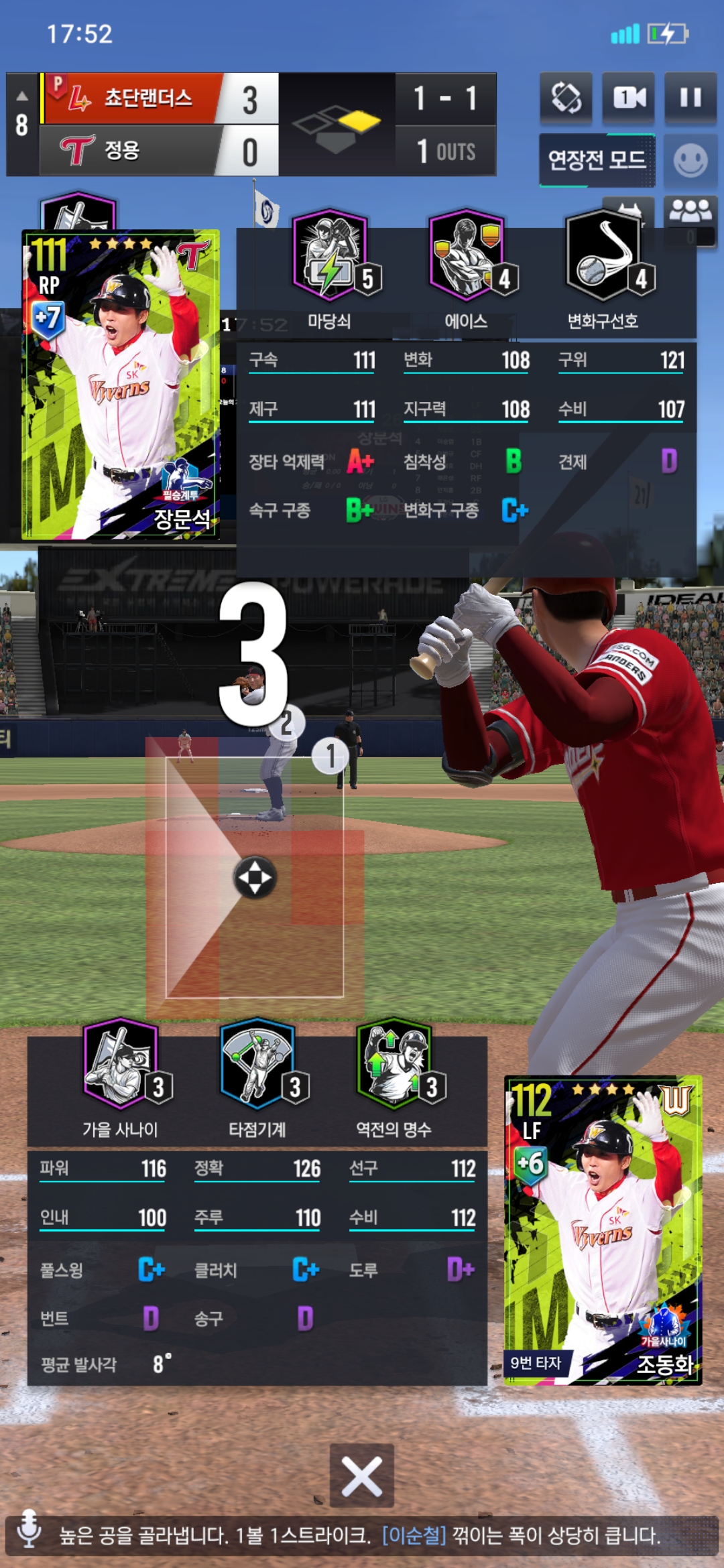Tap the microphone commentary icon
The image size is (724, 1568).
[29, 1528]
